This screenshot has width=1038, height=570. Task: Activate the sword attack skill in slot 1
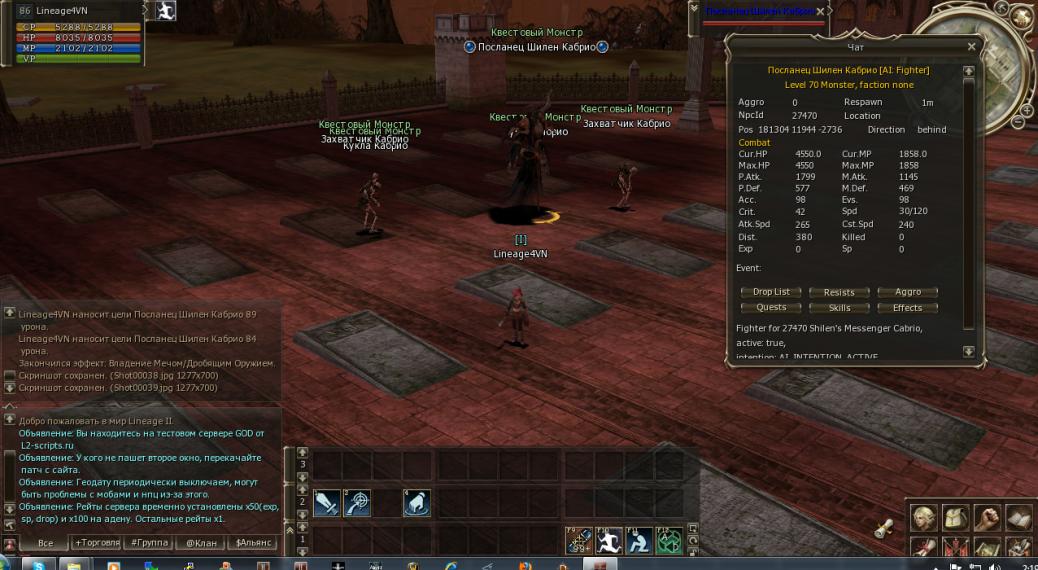point(327,503)
